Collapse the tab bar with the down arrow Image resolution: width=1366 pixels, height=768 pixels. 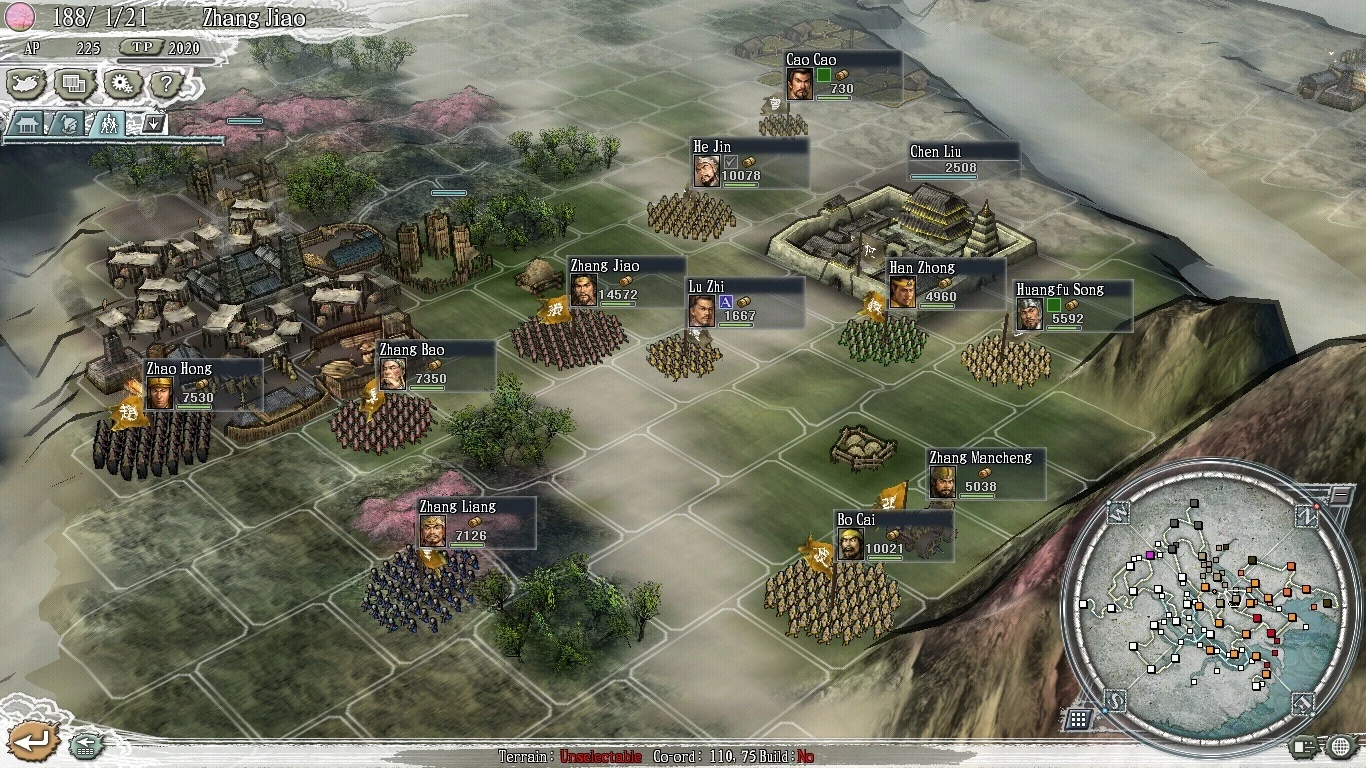(x=152, y=123)
